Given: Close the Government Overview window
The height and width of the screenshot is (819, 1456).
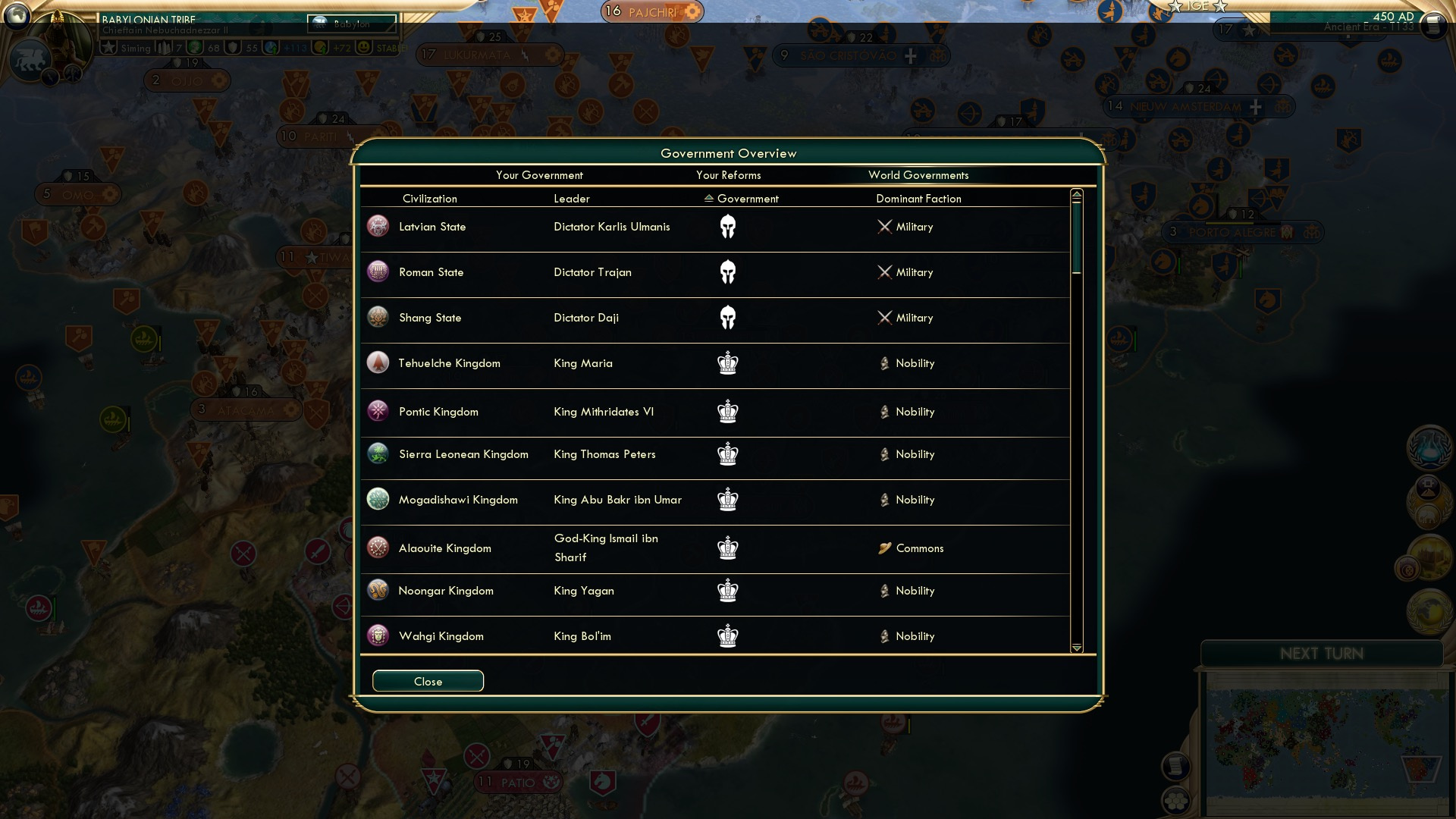Looking at the screenshot, I should click(428, 681).
